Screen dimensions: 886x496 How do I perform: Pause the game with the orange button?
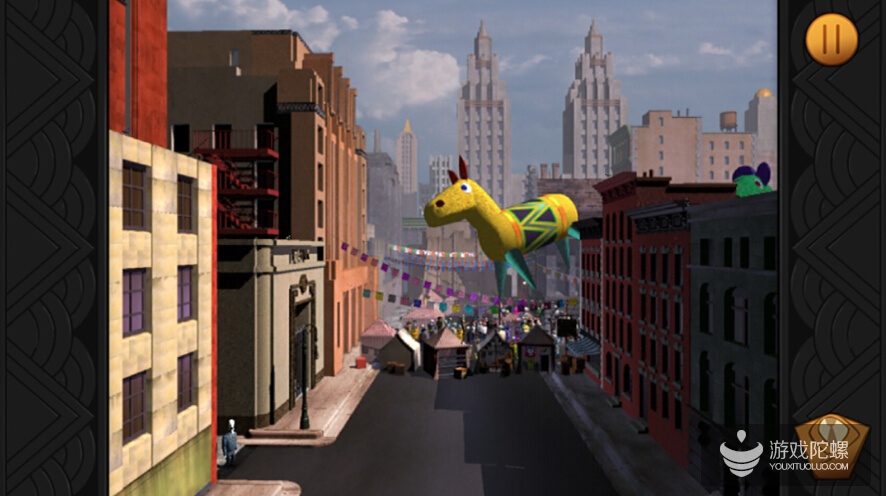[x=831, y=40]
